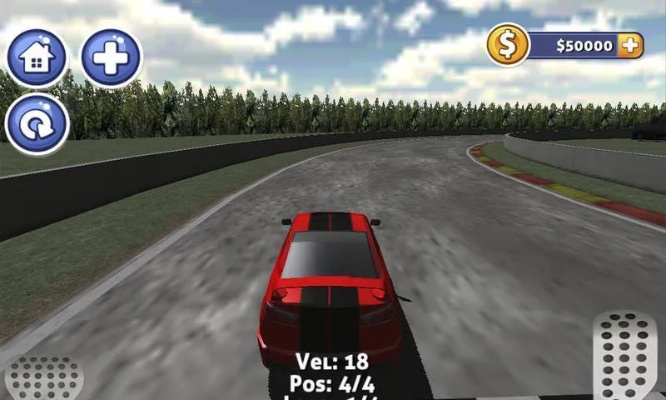Click the gold dollar coin icon
This screenshot has width=666, height=400.
coord(508,45)
